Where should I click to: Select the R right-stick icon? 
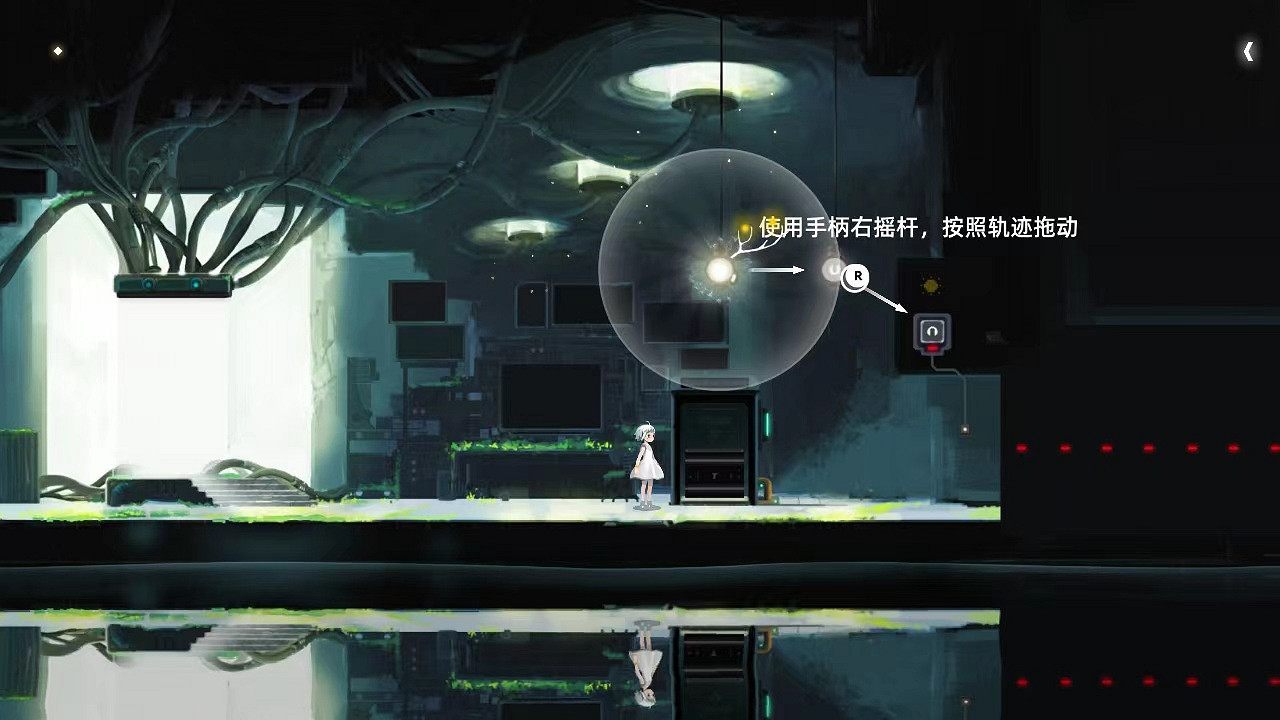856,278
